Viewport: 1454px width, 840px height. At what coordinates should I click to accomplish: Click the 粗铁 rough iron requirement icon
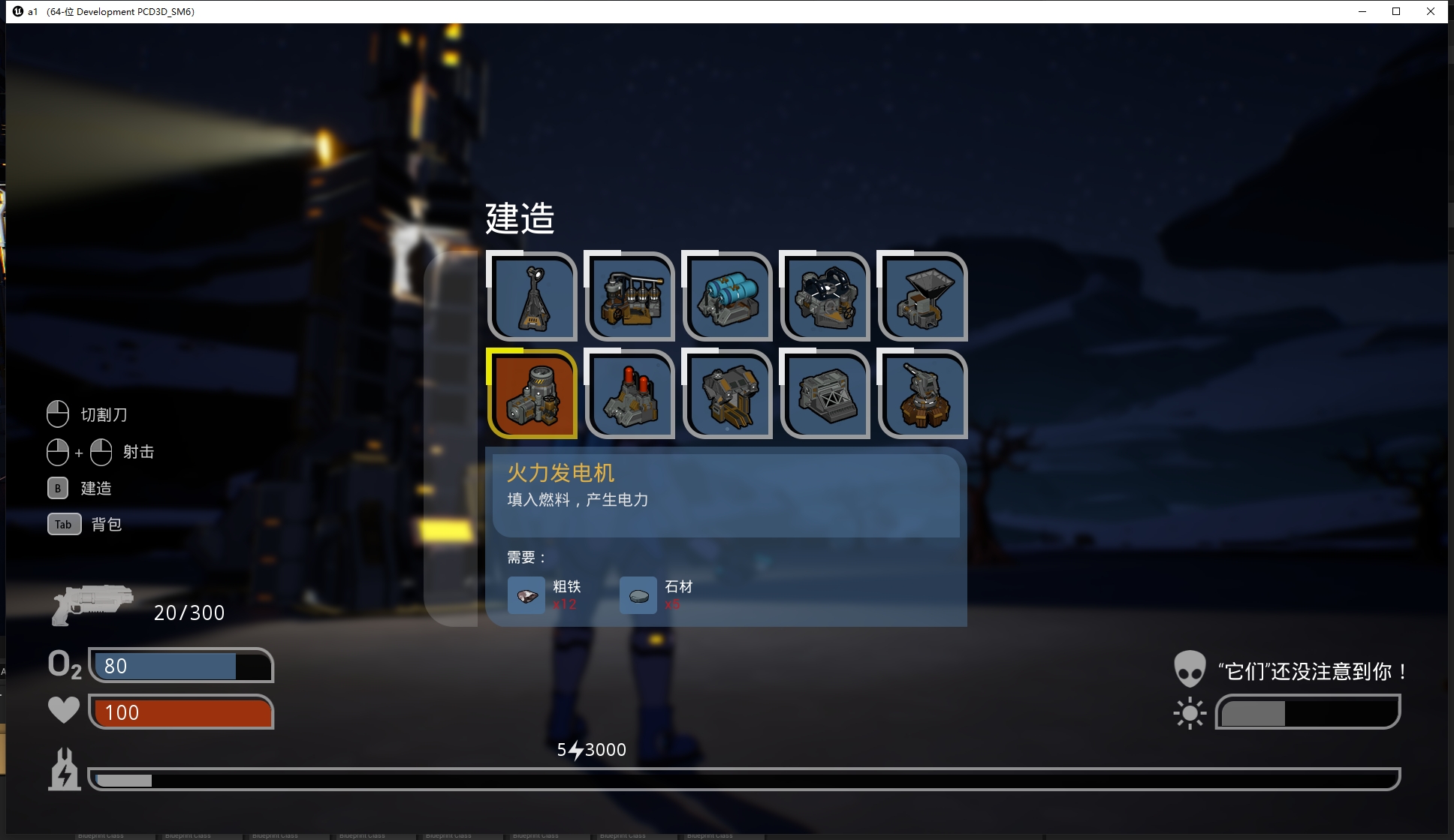click(526, 595)
